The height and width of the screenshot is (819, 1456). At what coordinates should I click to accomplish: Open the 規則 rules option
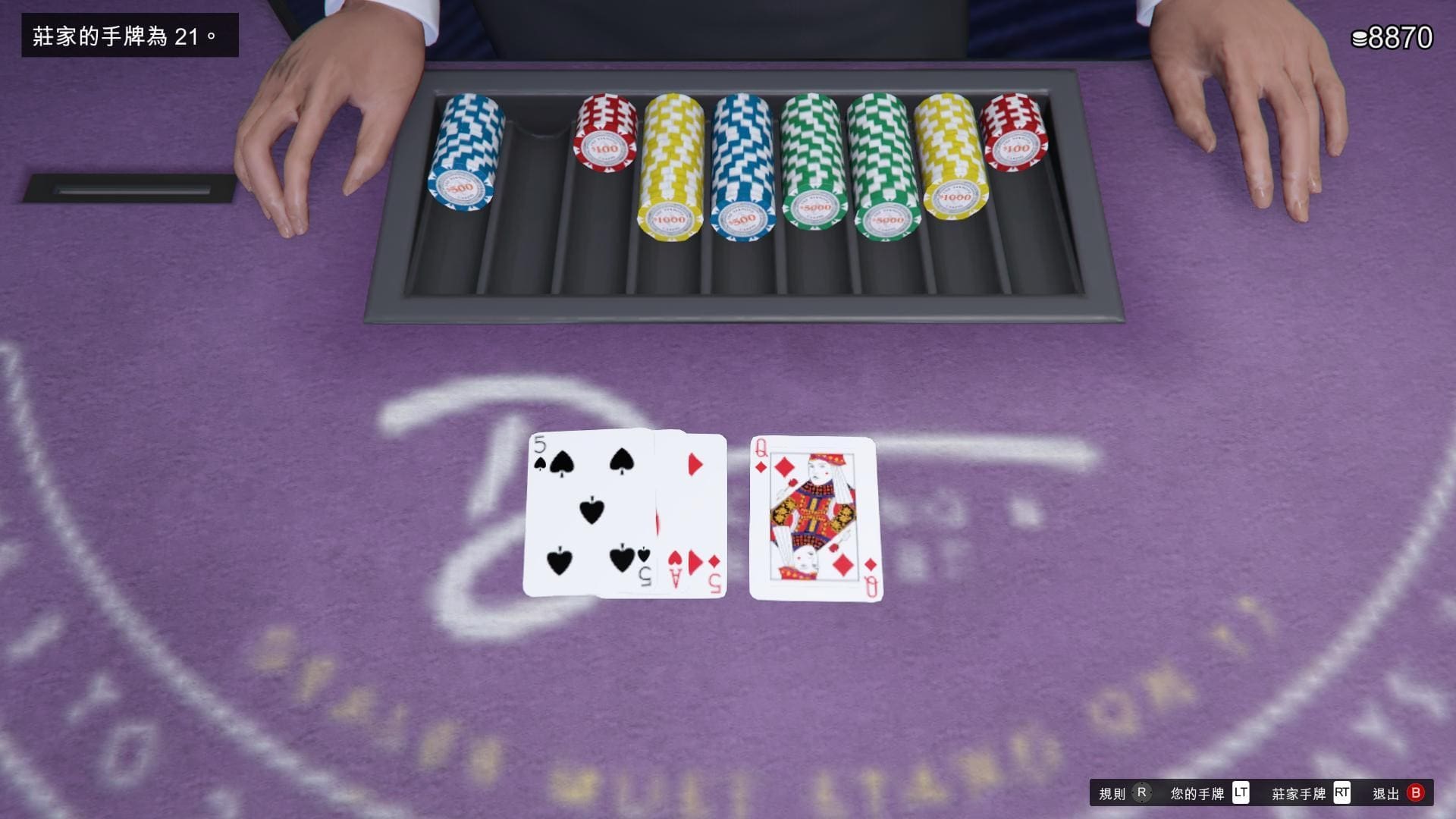(x=1123, y=793)
